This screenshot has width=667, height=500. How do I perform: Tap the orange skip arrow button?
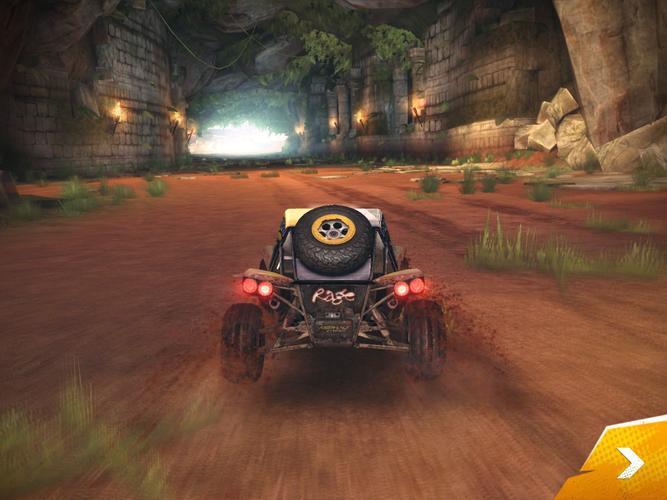coord(628,462)
